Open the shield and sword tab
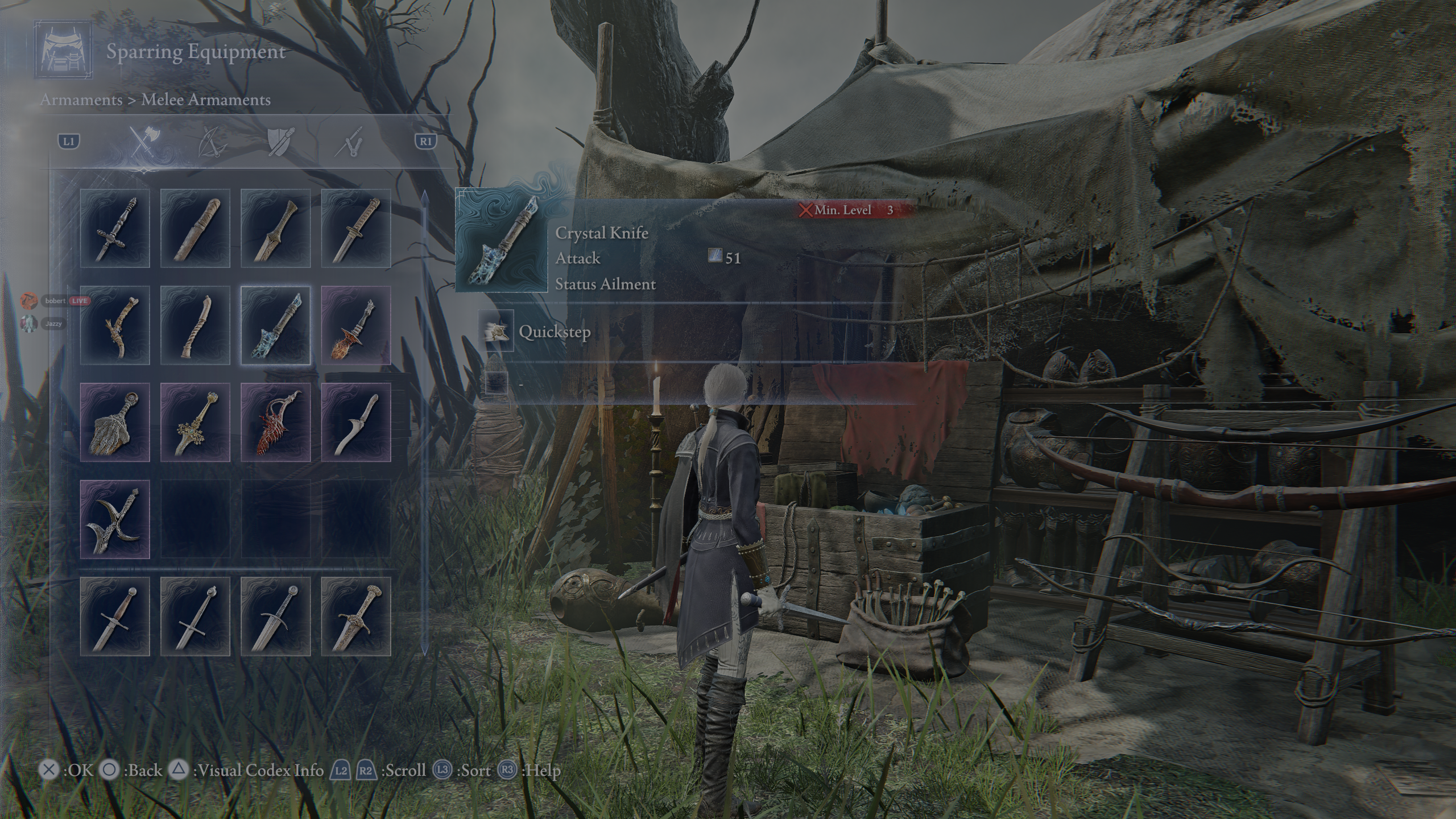The width and height of the screenshot is (1456, 819). coord(281,142)
